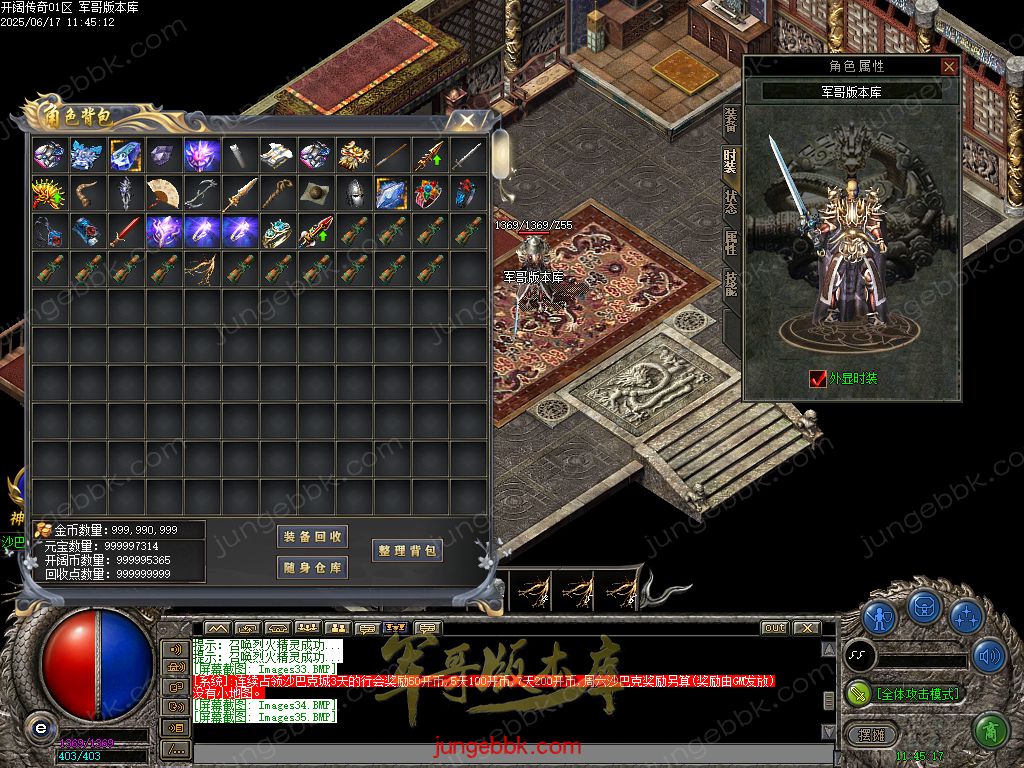This screenshot has height=768, width=1024.
Task: Select the red-bladed sword item
Action: pyautogui.click(x=125, y=231)
